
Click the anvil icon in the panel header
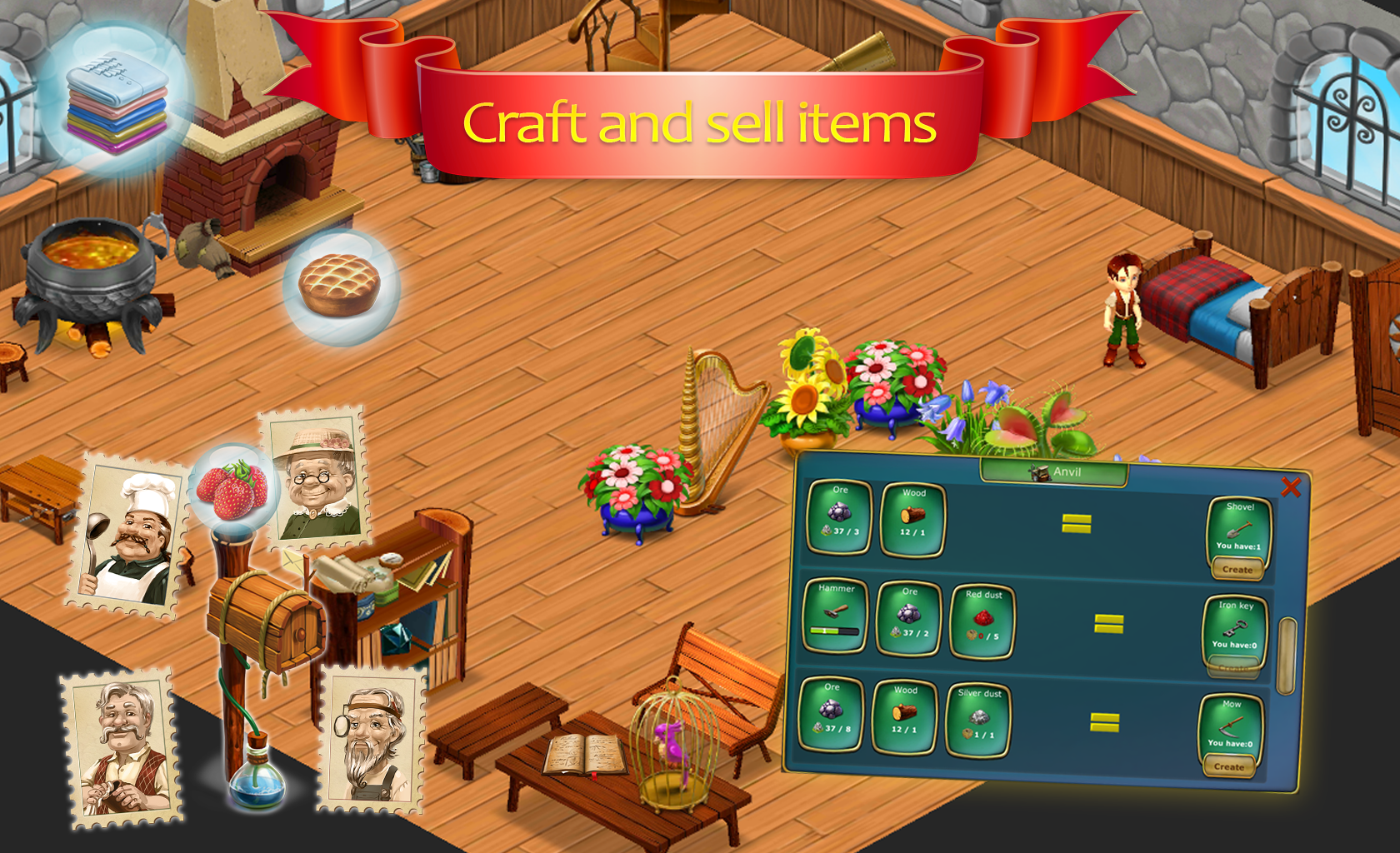point(1039,471)
